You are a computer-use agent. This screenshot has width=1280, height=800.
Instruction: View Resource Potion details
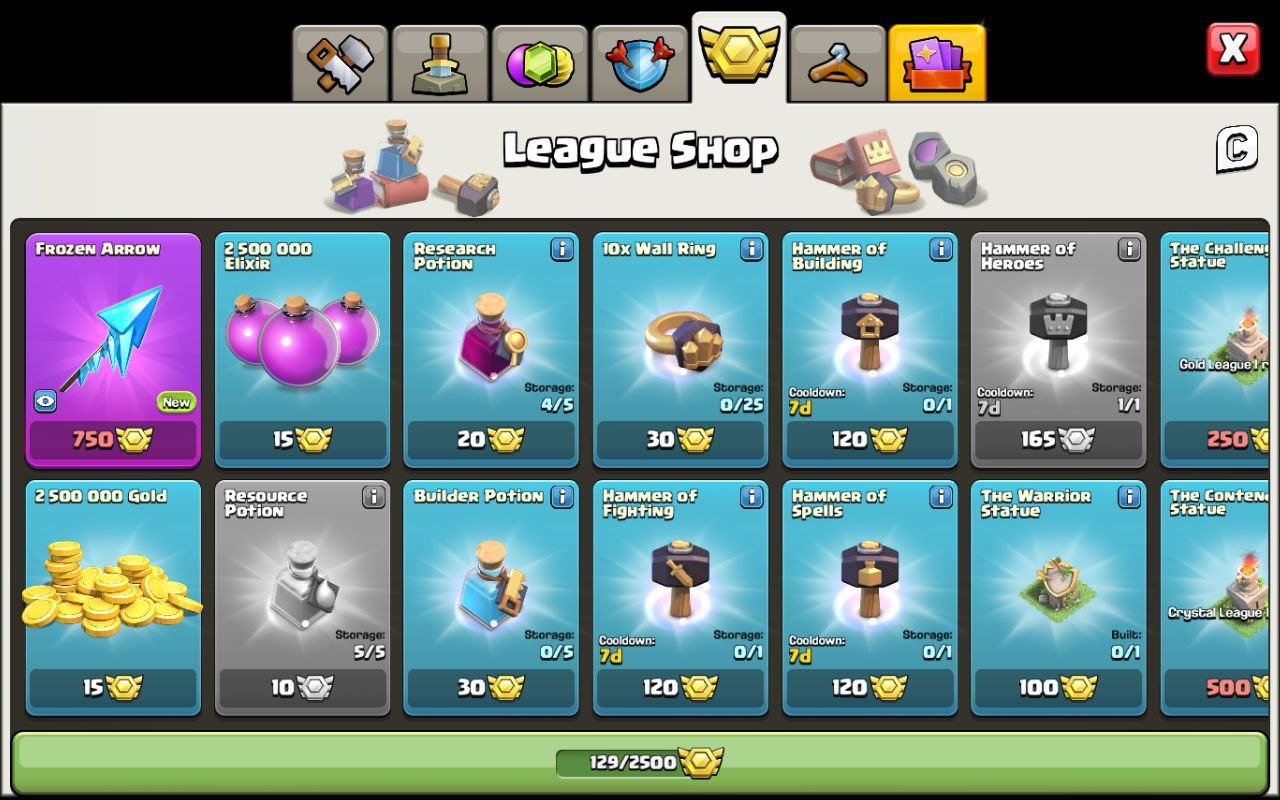(373, 499)
